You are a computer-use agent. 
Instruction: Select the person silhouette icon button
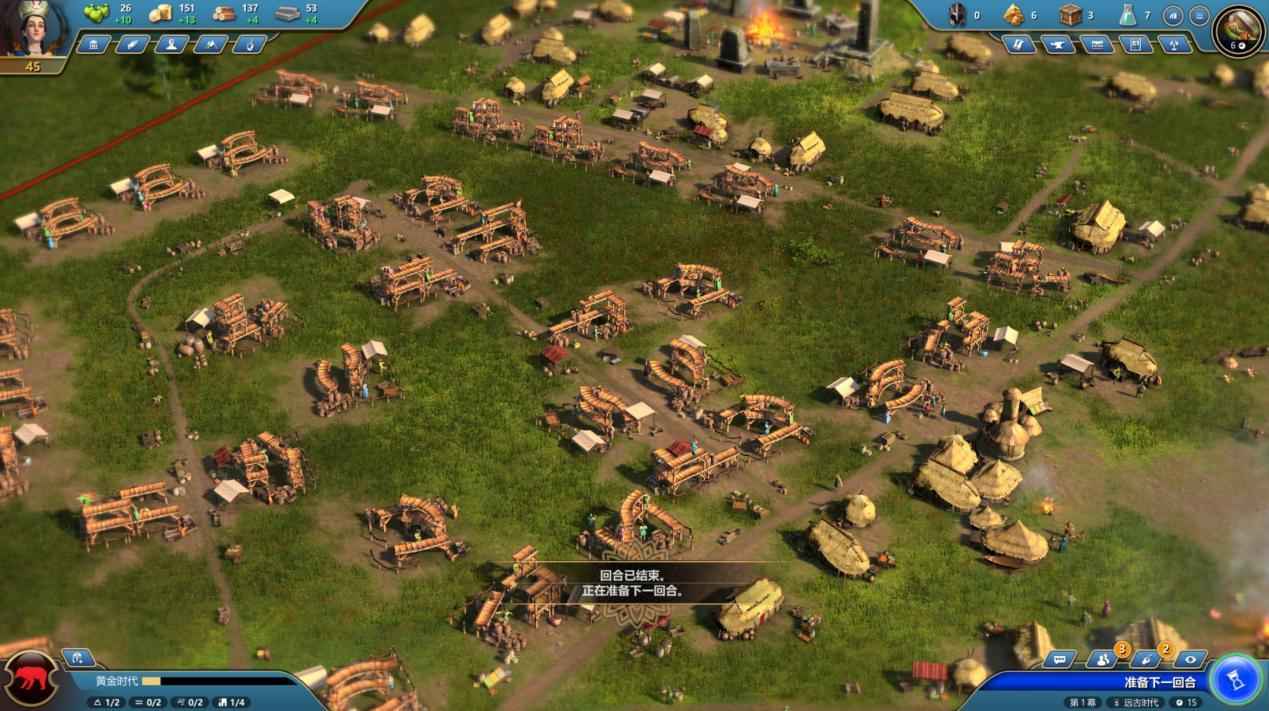pos(171,44)
